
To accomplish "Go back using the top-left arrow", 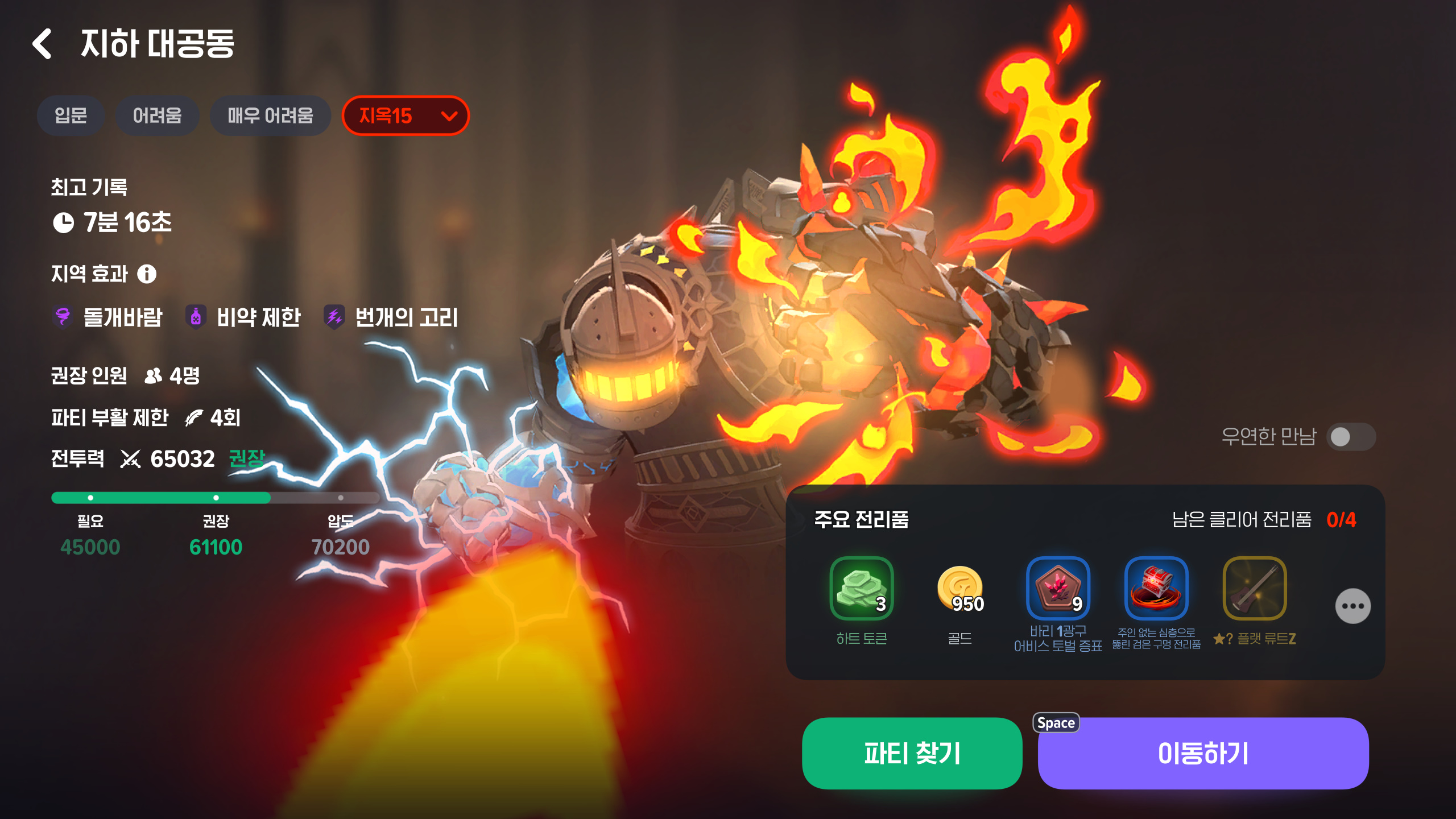I will pos(43,44).
